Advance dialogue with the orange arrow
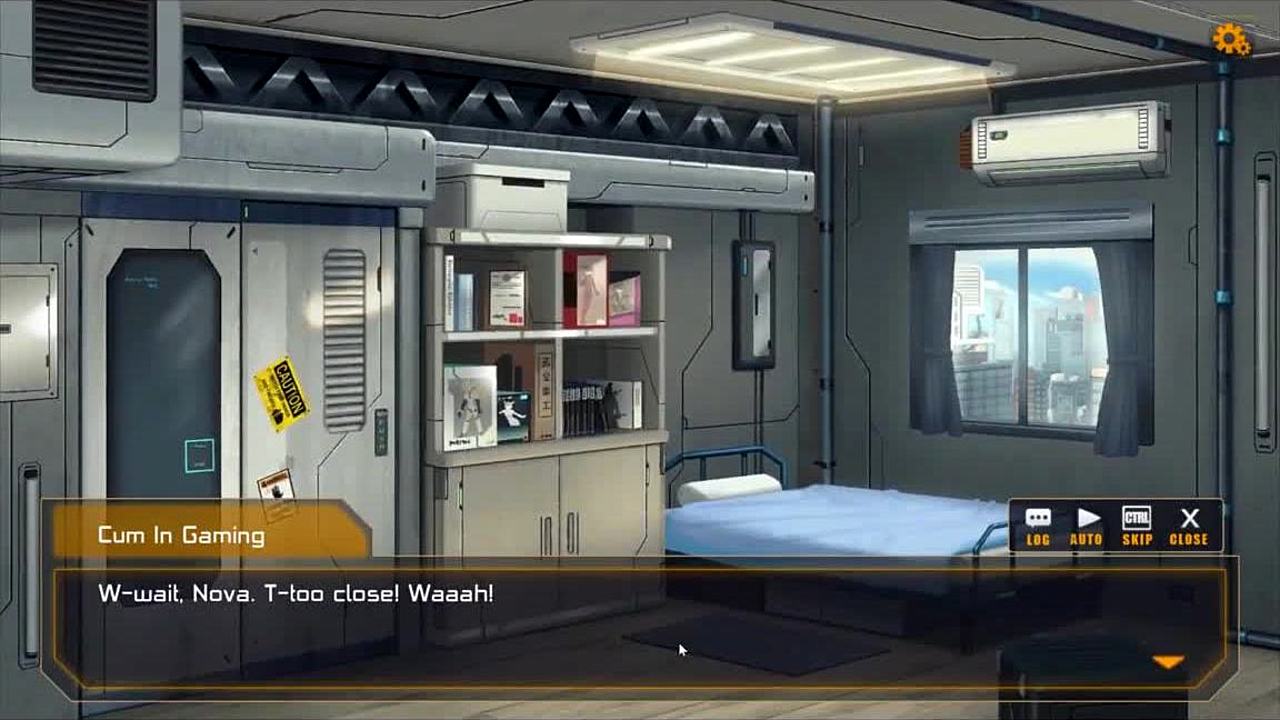 pyautogui.click(x=1168, y=662)
